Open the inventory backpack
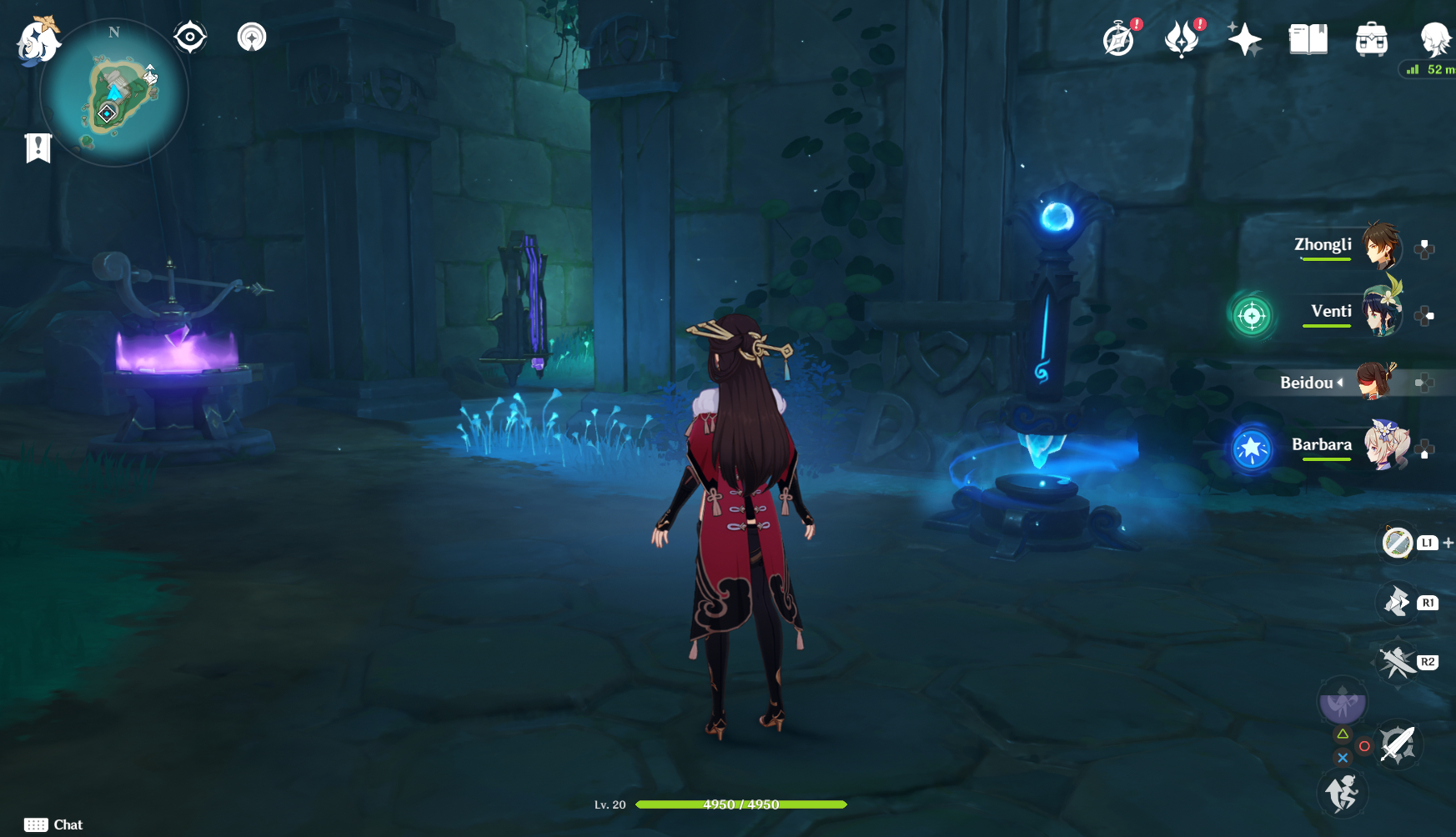The image size is (1456, 837). tap(1370, 38)
